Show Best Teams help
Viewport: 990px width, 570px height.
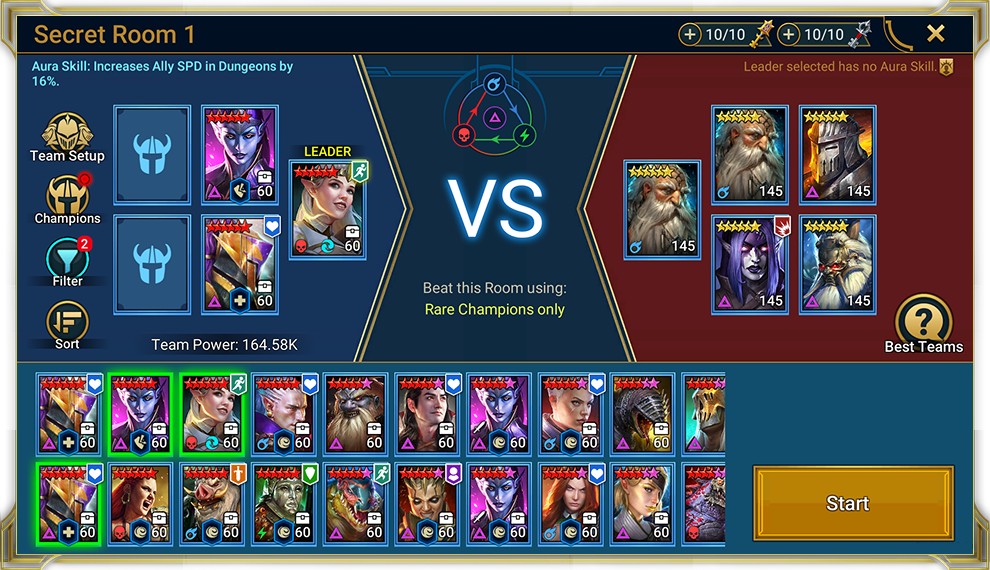tap(923, 323)
